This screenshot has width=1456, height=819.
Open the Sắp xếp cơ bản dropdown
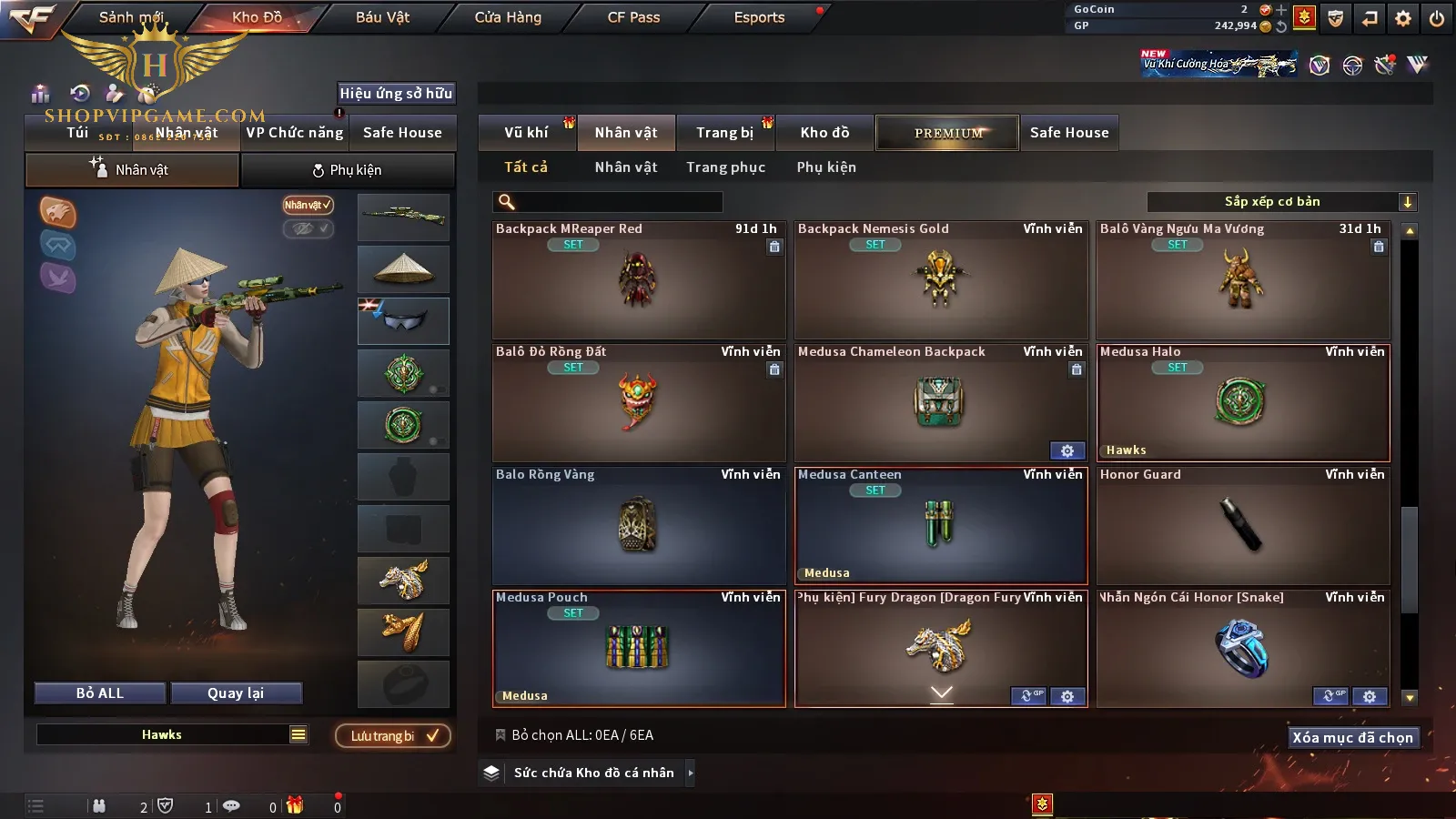coord(1281,202)
